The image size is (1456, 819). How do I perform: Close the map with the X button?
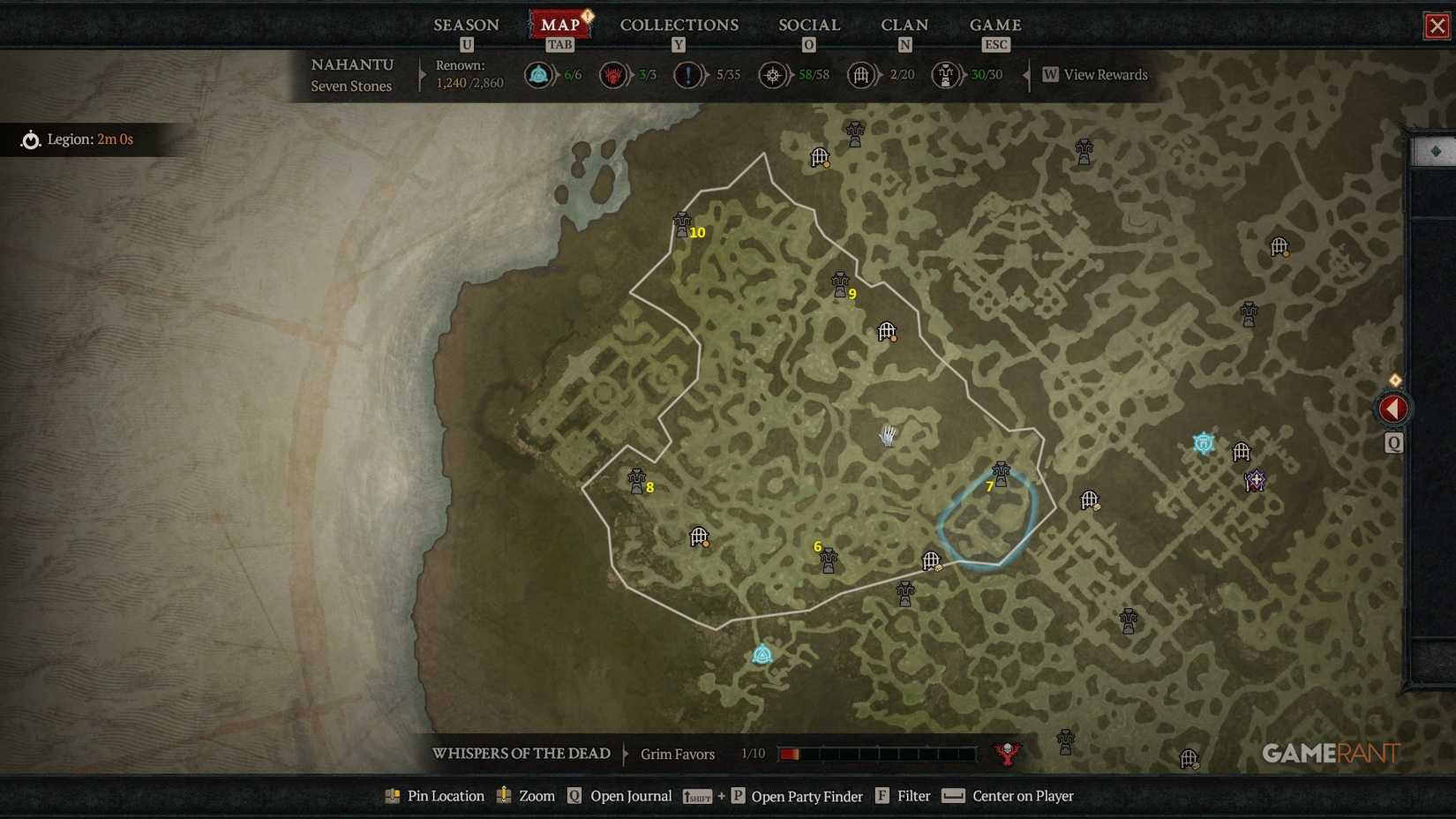point(1435,25)
